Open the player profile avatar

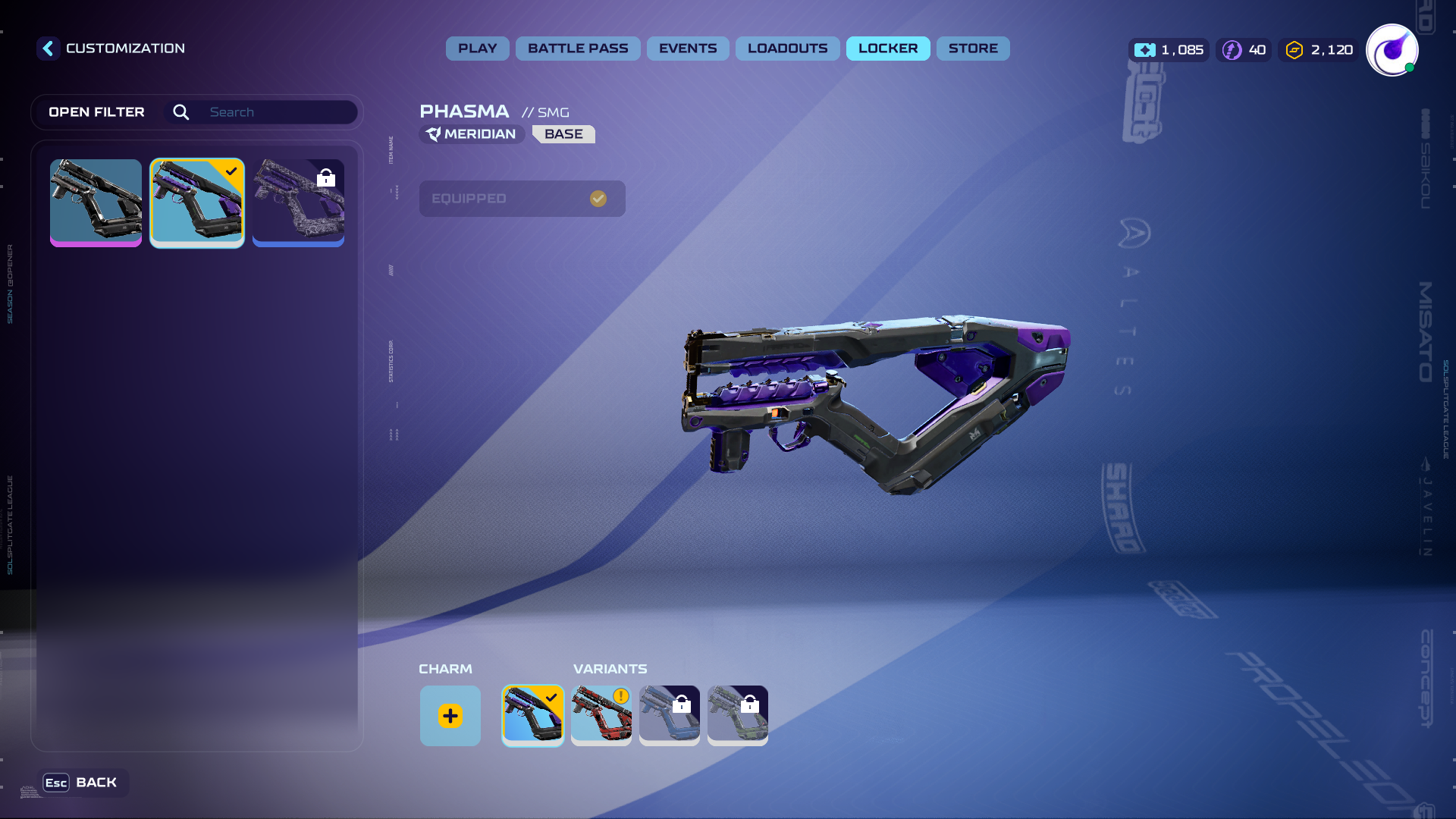[1392, 50]
